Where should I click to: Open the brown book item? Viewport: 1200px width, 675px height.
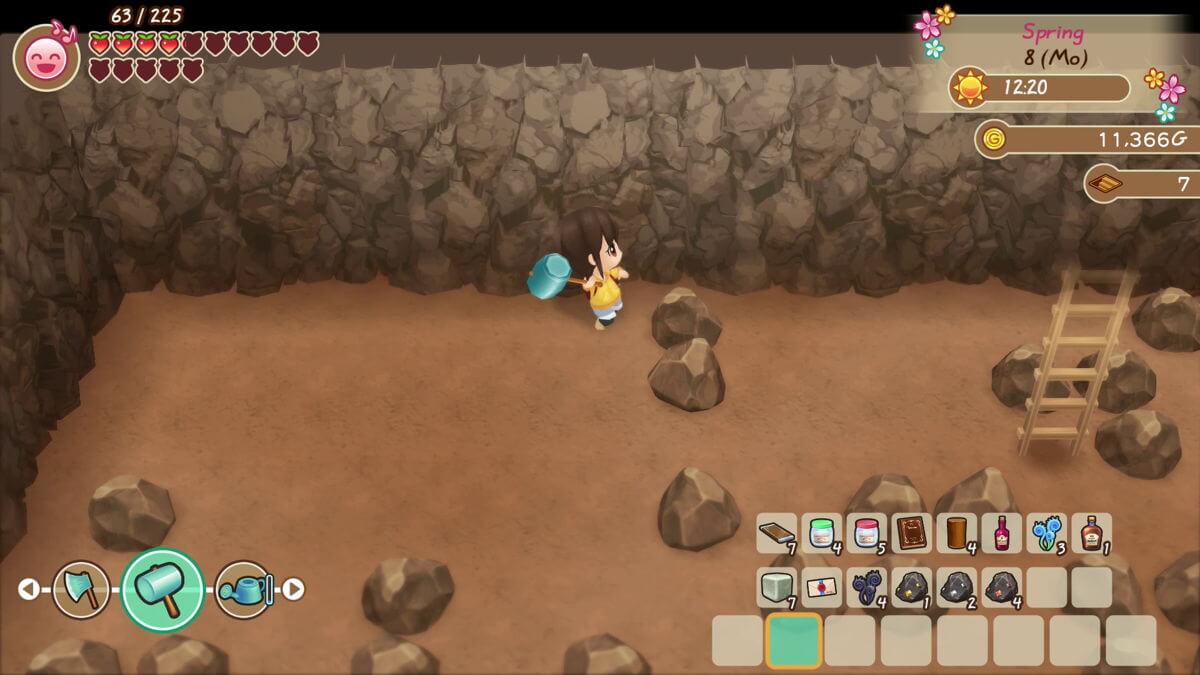(x=912, y=534)
